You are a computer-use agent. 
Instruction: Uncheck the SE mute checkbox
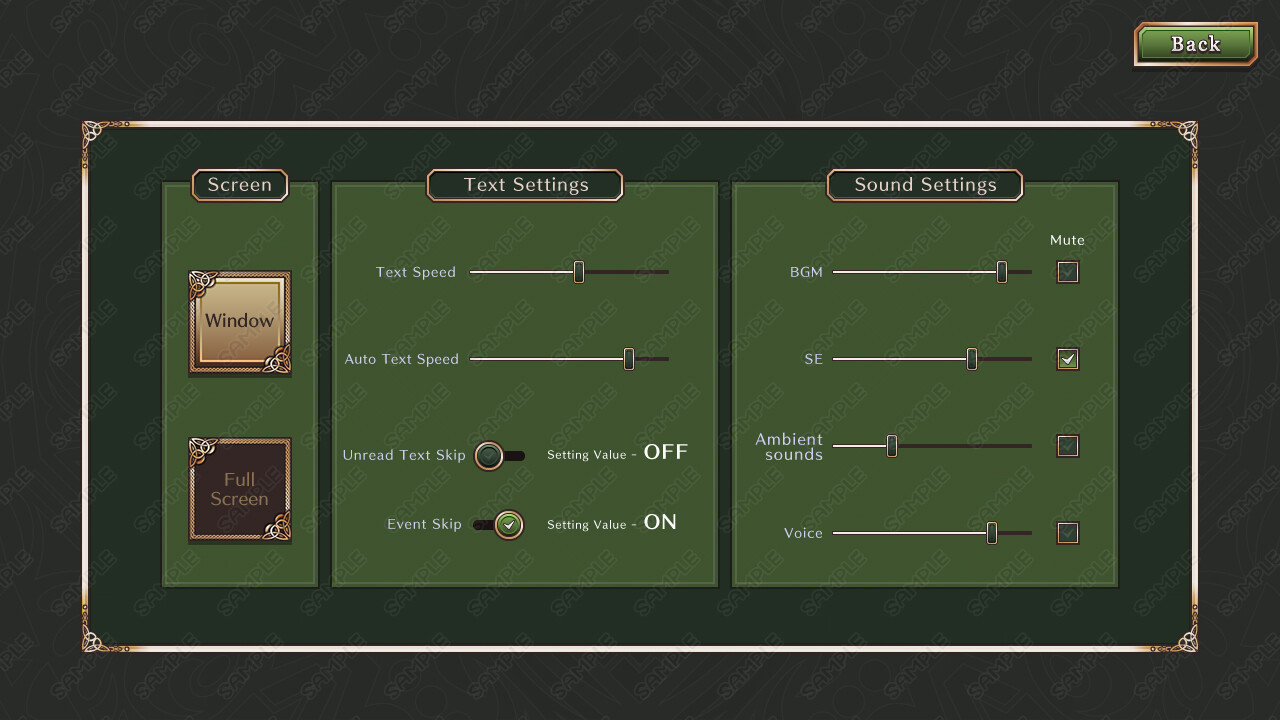(x=1067, y=358)
